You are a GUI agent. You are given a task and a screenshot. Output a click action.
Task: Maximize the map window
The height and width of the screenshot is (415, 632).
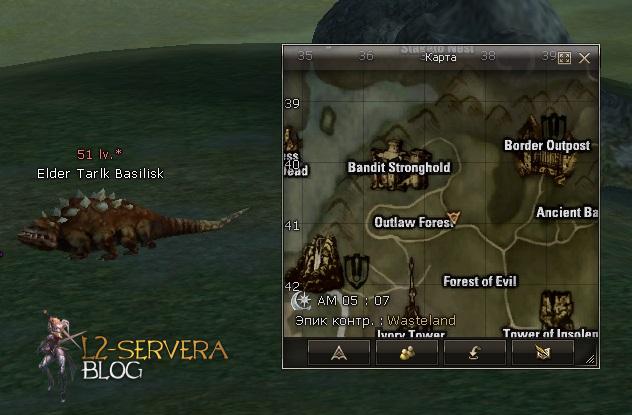(x=564, y=58)
